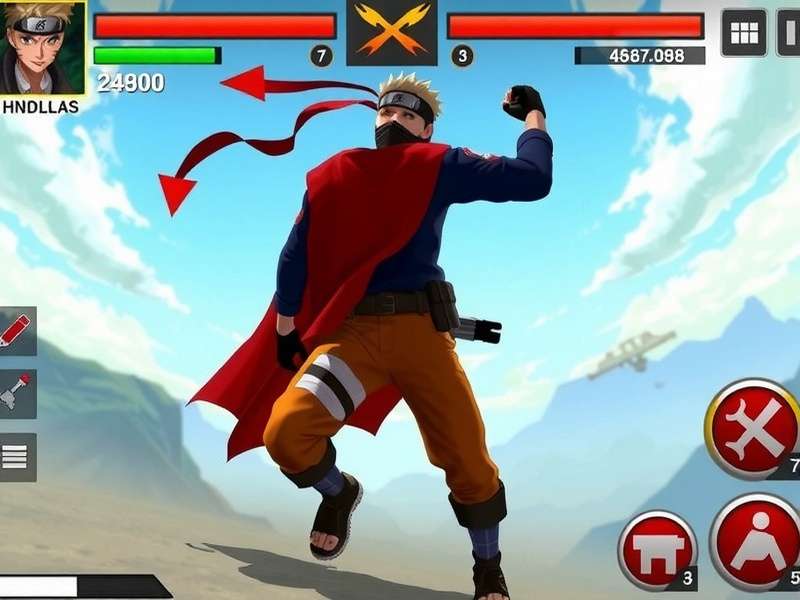
Task: Open the stacked-lines list button
Action: point(17,457)
